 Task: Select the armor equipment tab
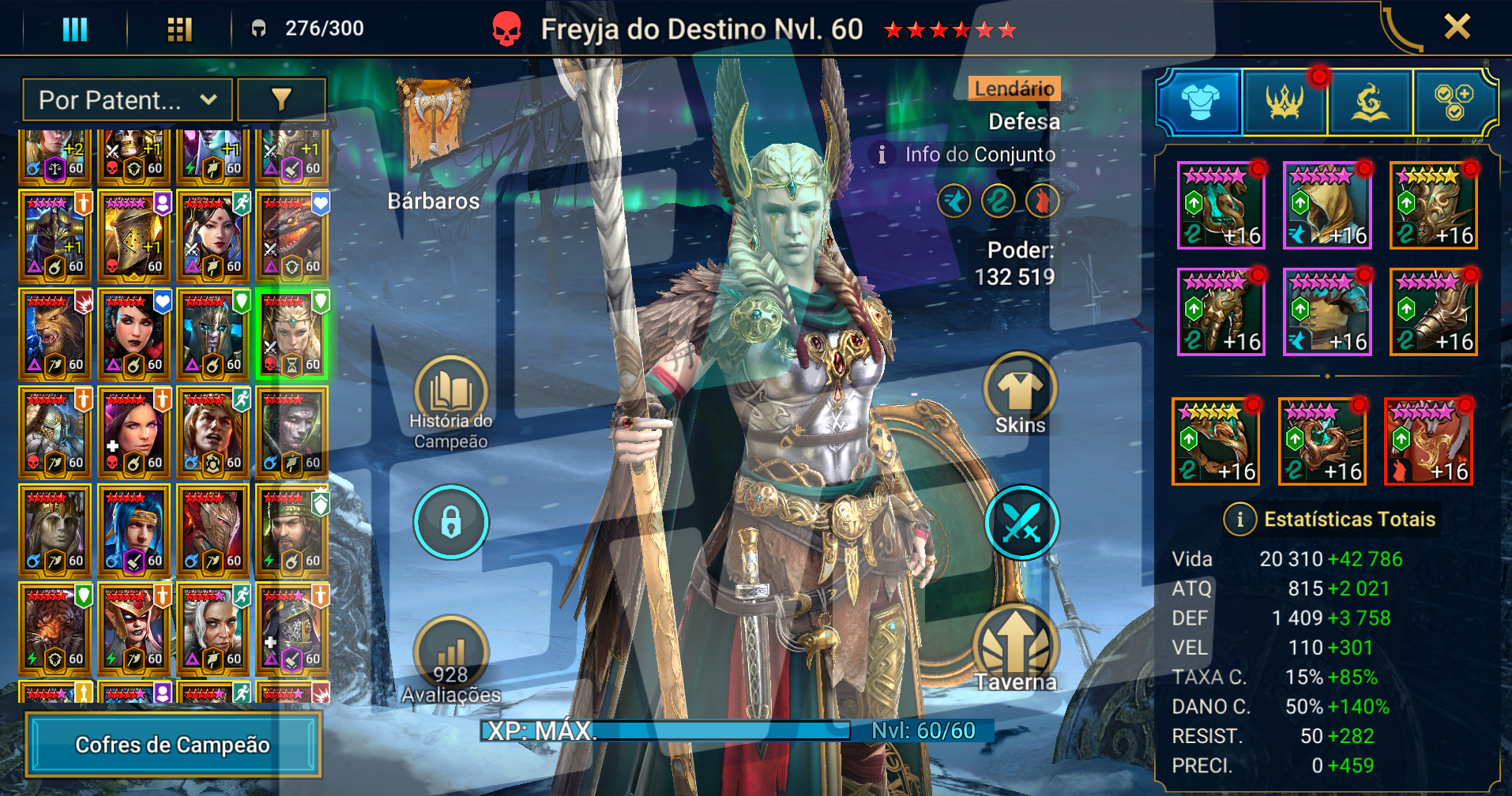tap(1200, 102)
